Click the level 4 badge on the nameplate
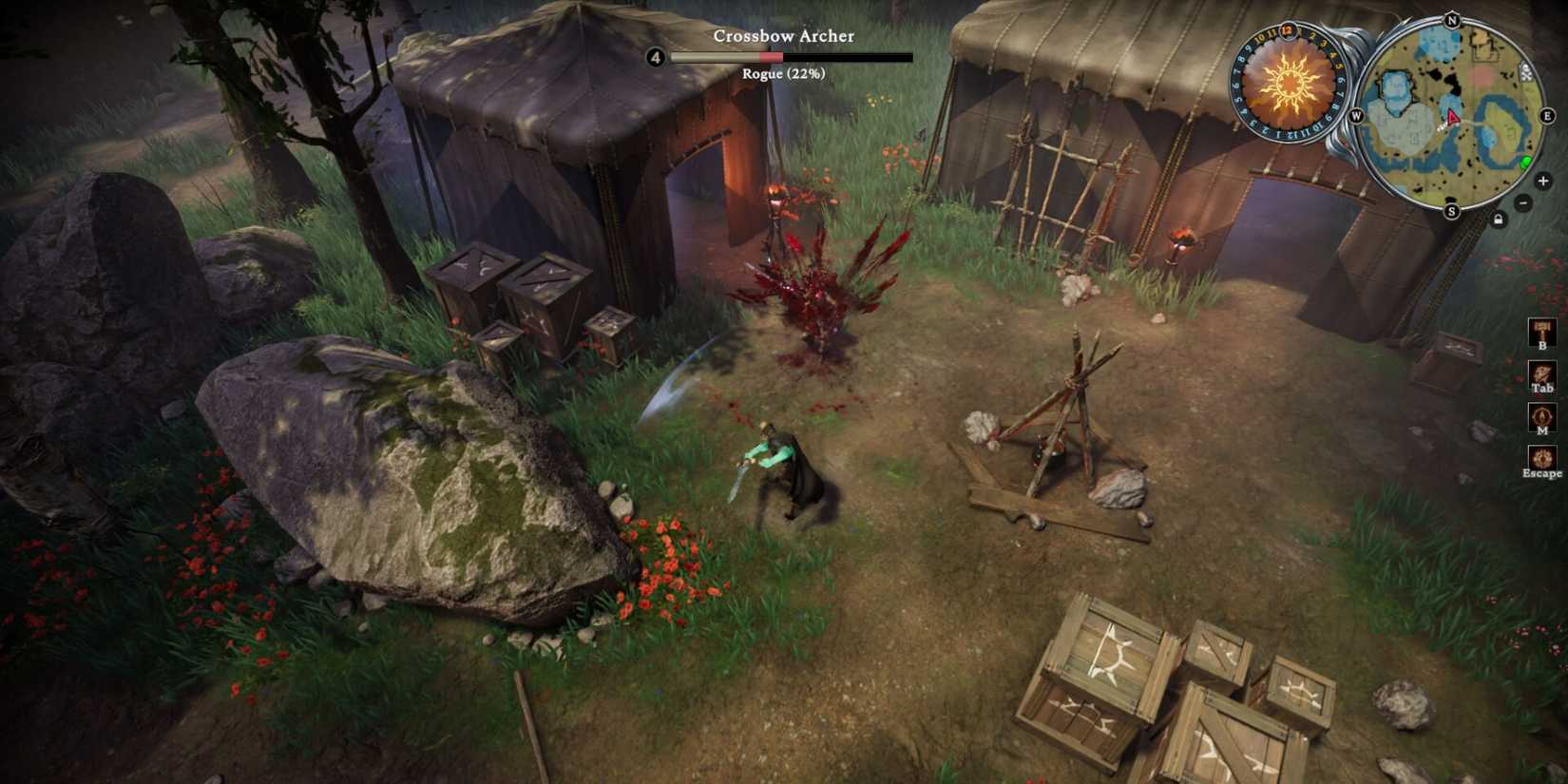Screen dimensions: 1568x784 point(655,57)
